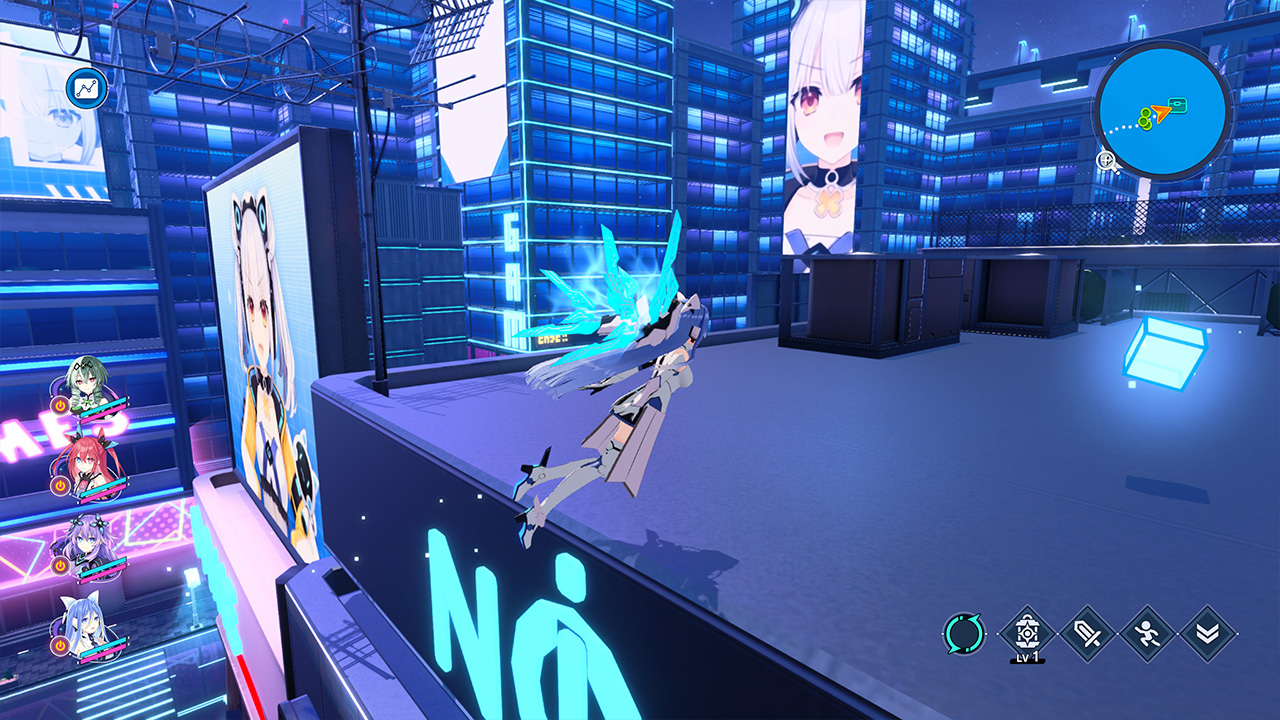The width and height of the screenshot is (1280, 720).
Task: Select the red-haired party member portrait
Action: 86,463
